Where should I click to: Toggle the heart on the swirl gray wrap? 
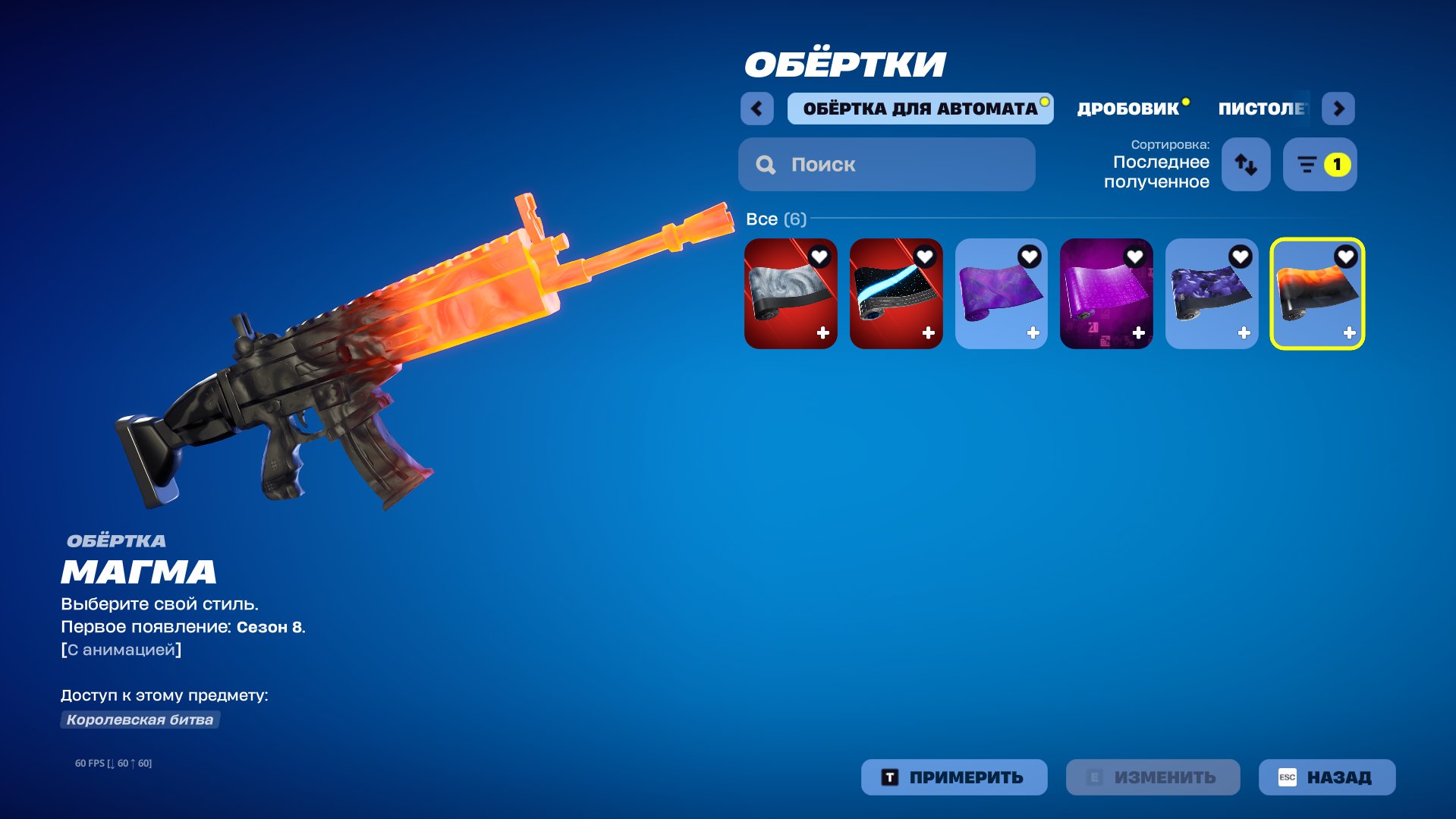tap(819, 257)
